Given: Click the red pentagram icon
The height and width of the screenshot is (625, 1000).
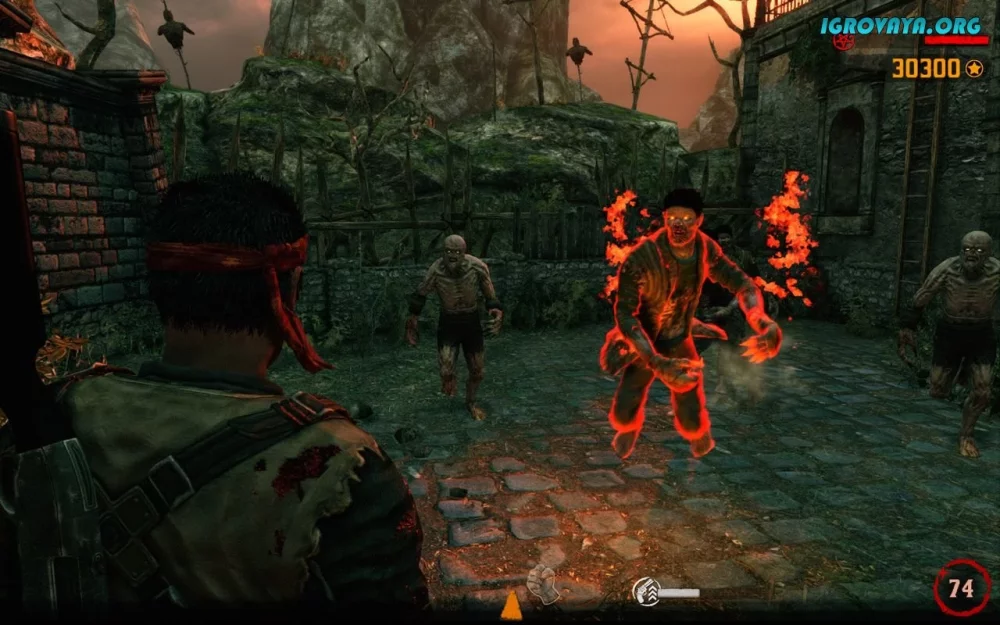Looking at the screenshot, I should pos(845,42).
